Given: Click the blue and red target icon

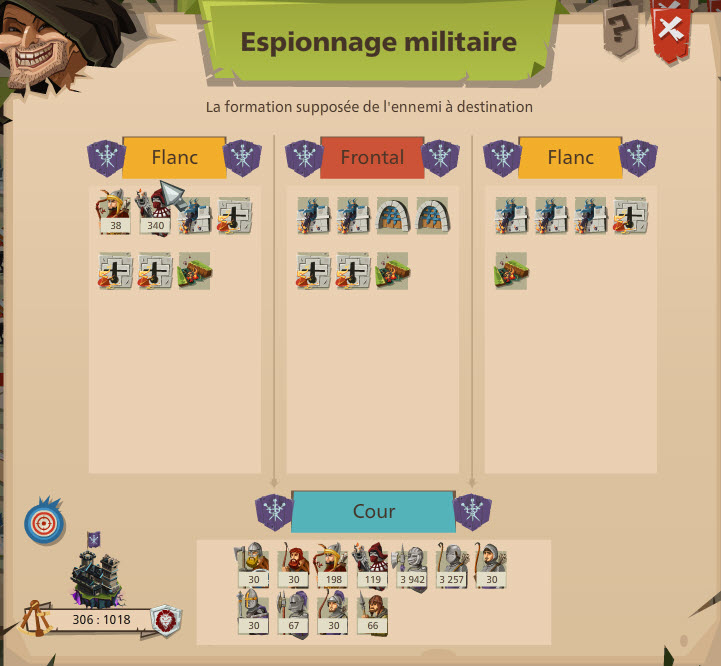Looking at the screenshot, I should (x=42, y=523).
